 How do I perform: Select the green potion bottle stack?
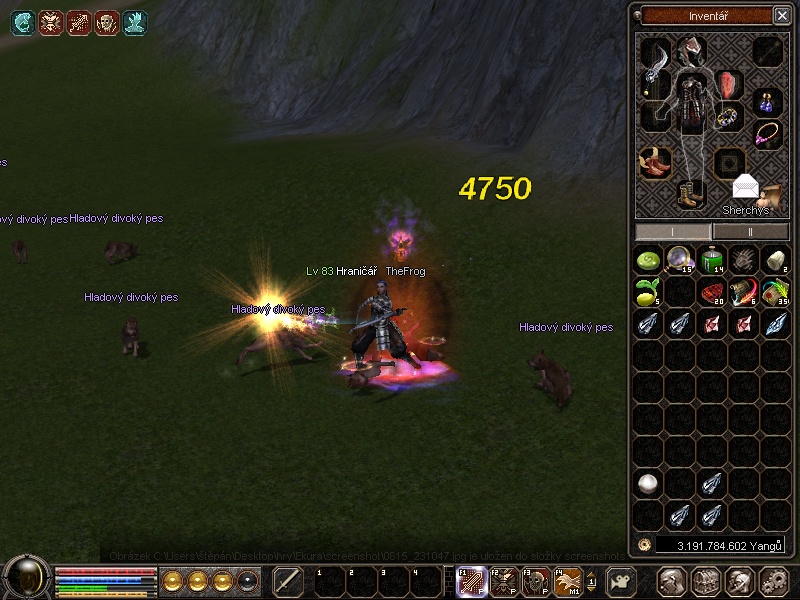[x=711, y=260]
